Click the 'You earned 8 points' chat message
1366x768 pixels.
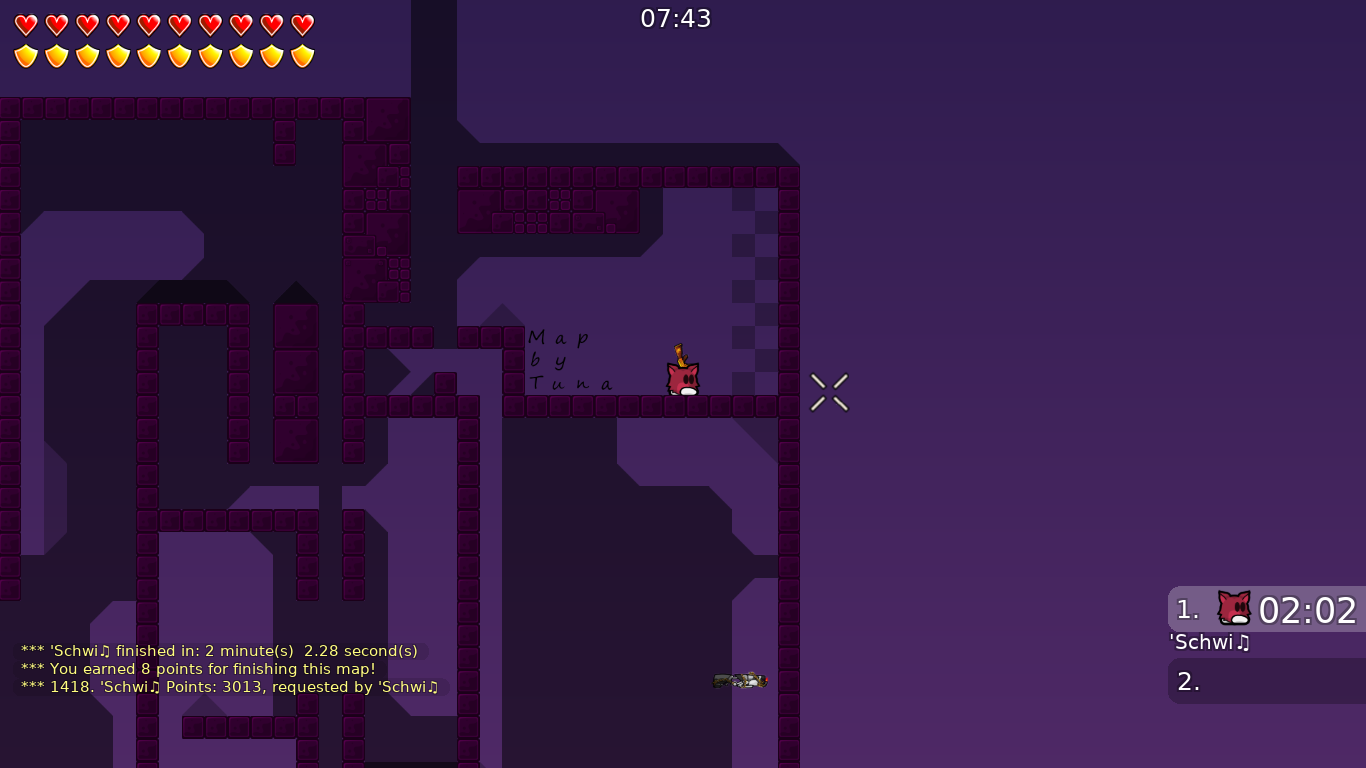click(x=198, y=669)
